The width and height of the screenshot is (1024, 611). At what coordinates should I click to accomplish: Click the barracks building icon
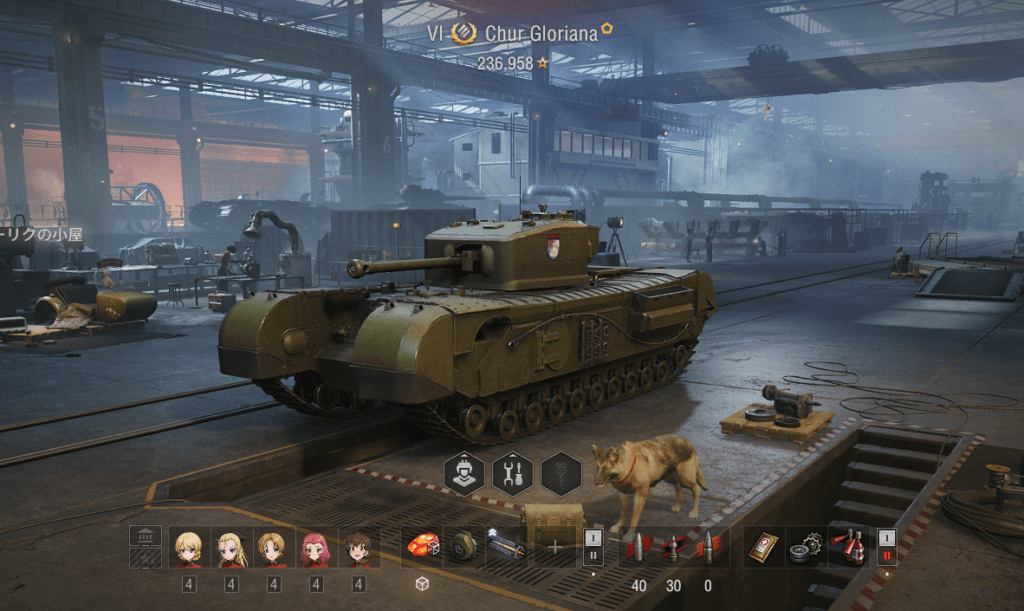145,537
